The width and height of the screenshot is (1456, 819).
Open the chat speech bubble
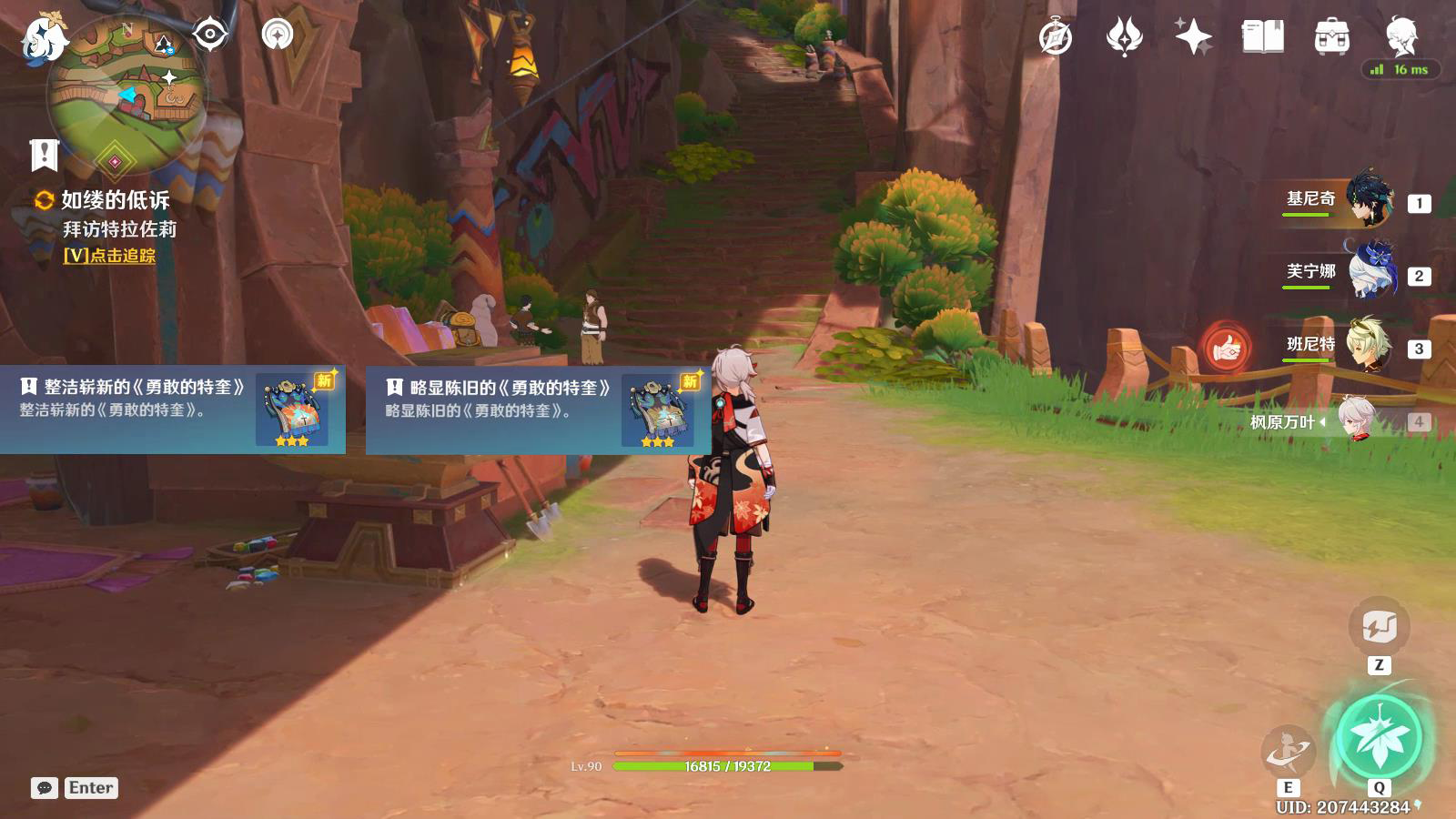click(x=44, y=788)
